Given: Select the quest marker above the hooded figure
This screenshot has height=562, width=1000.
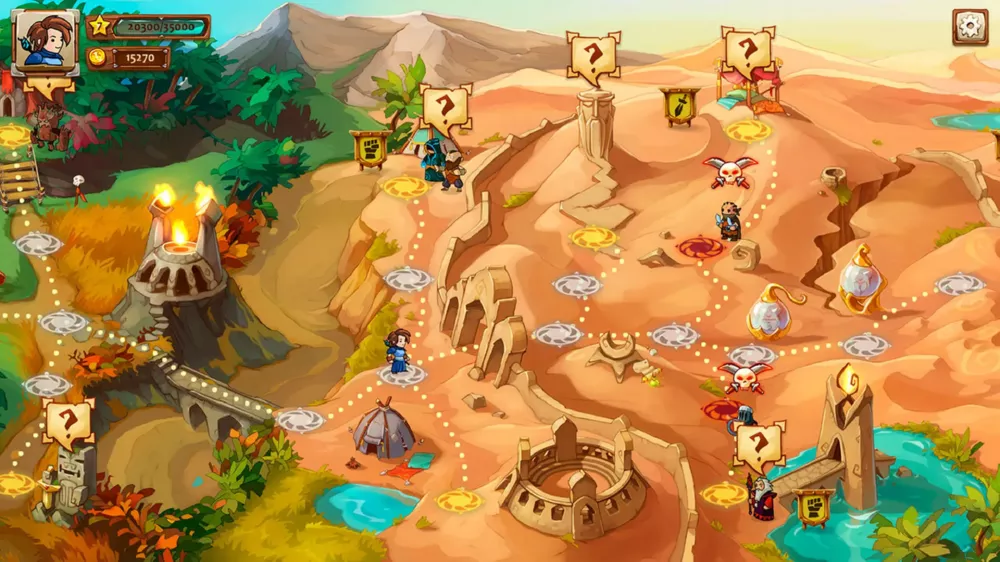Looking at the screenshot, I should tap(446, 108).
